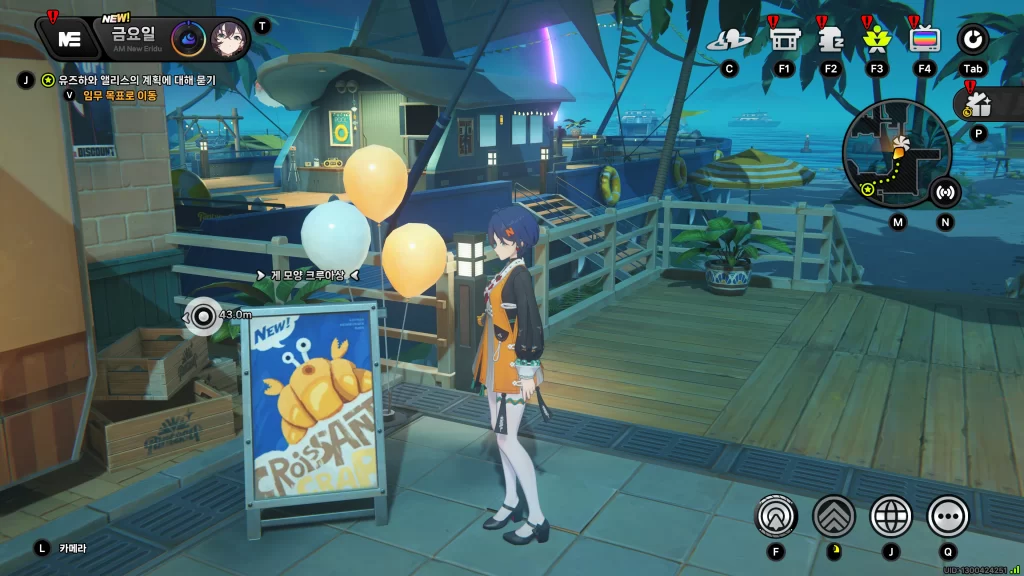Click the signal waves button beside minimap
The image size is (1024, 576).
(x=945, y=191)
